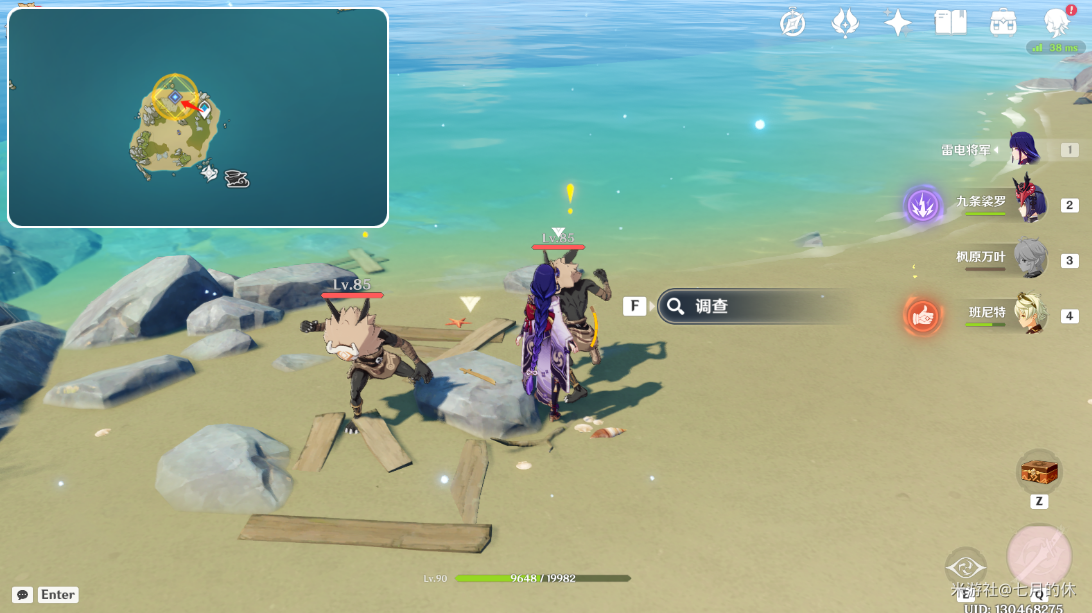Open the Paimon menu icon

(1056, 22)
